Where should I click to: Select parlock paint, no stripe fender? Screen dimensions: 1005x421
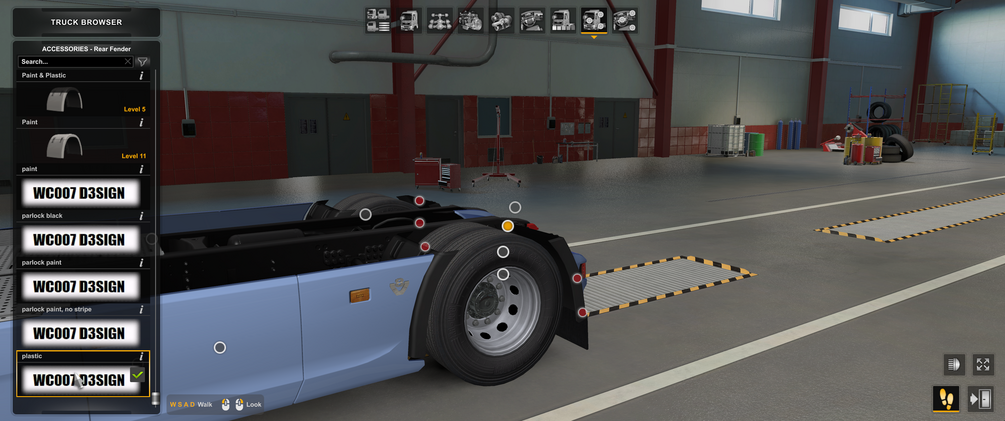pos(80,333)
